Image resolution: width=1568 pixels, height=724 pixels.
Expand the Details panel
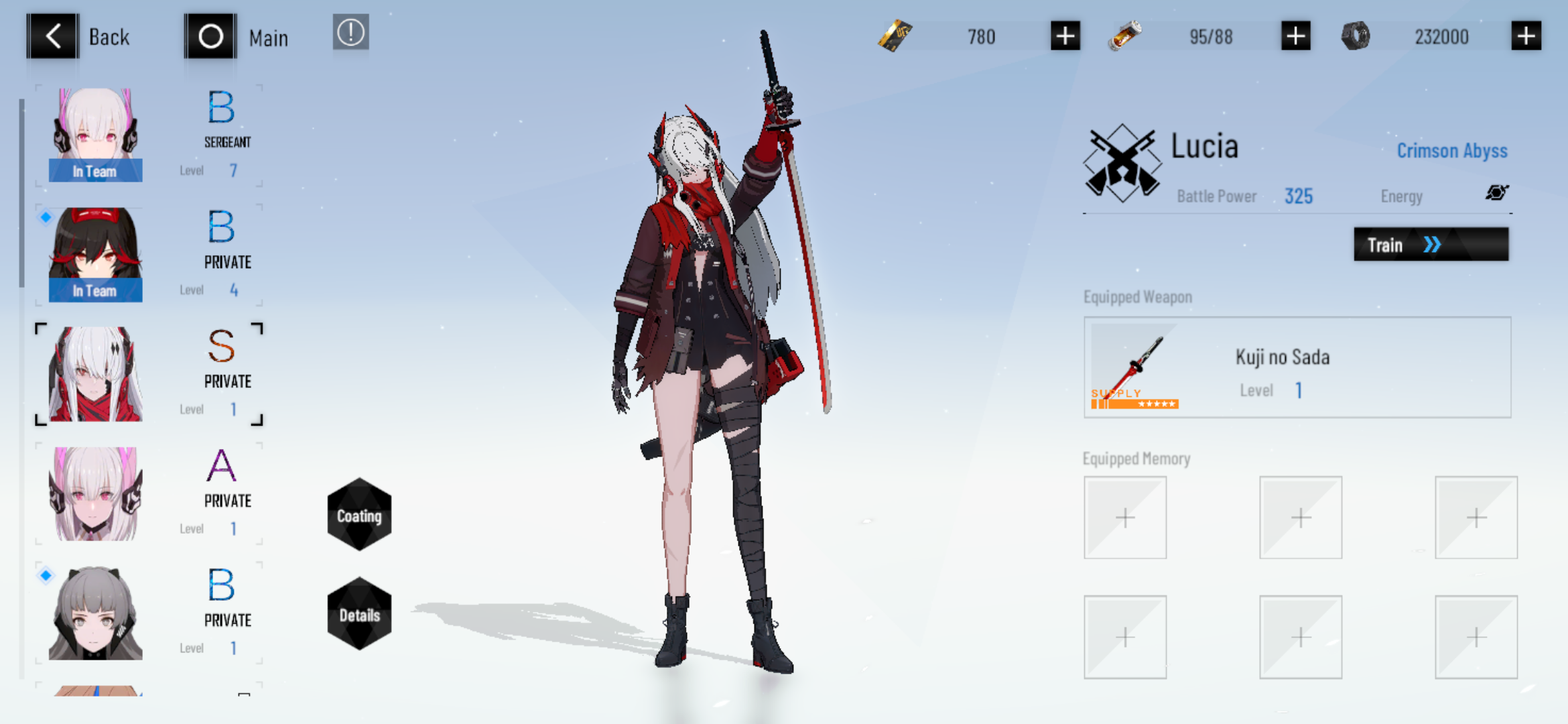point(359,612)
